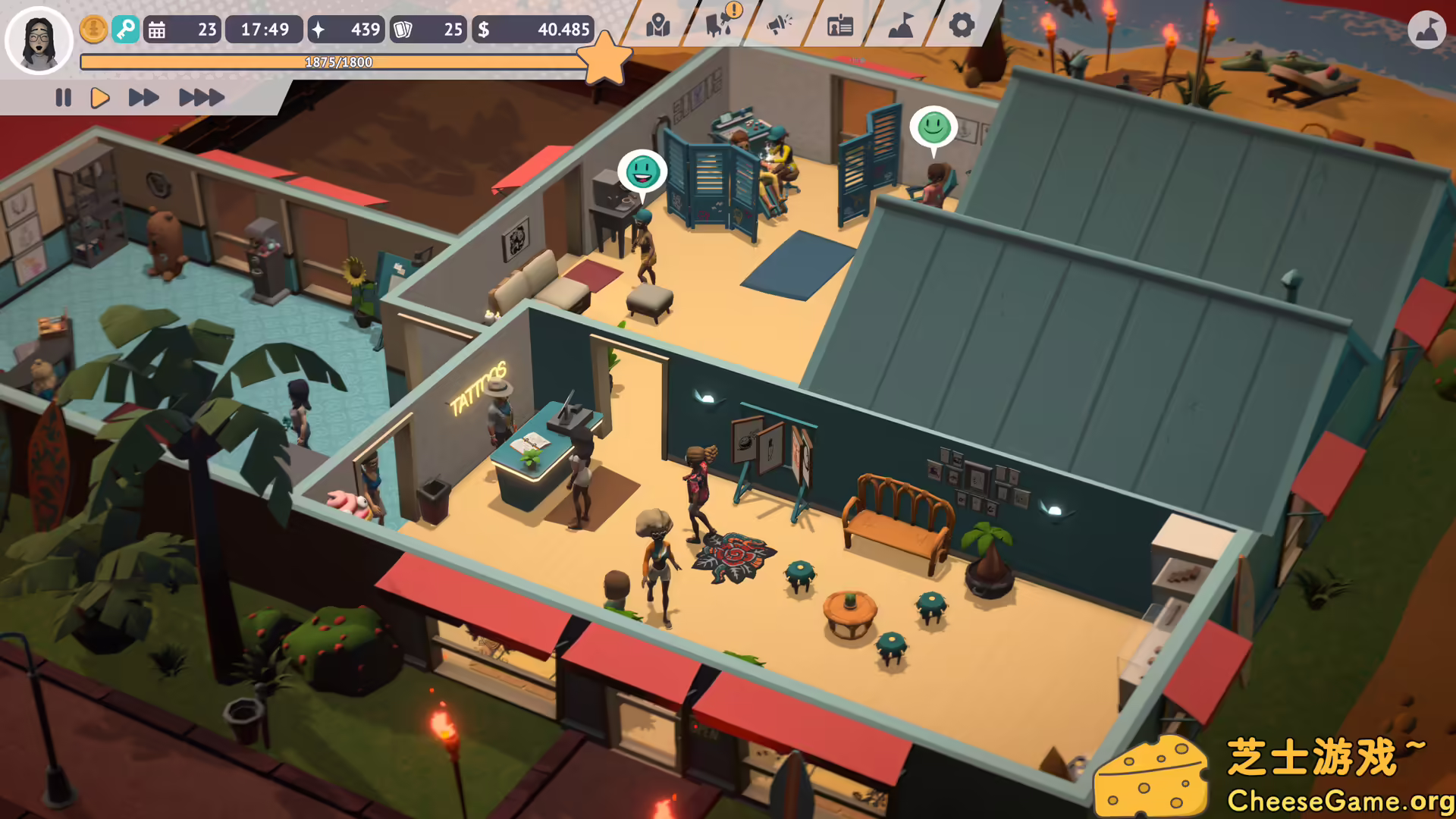Open the staff ID card panel
The height and width of the screenshot is (819, 1456).
click(838, 27)
